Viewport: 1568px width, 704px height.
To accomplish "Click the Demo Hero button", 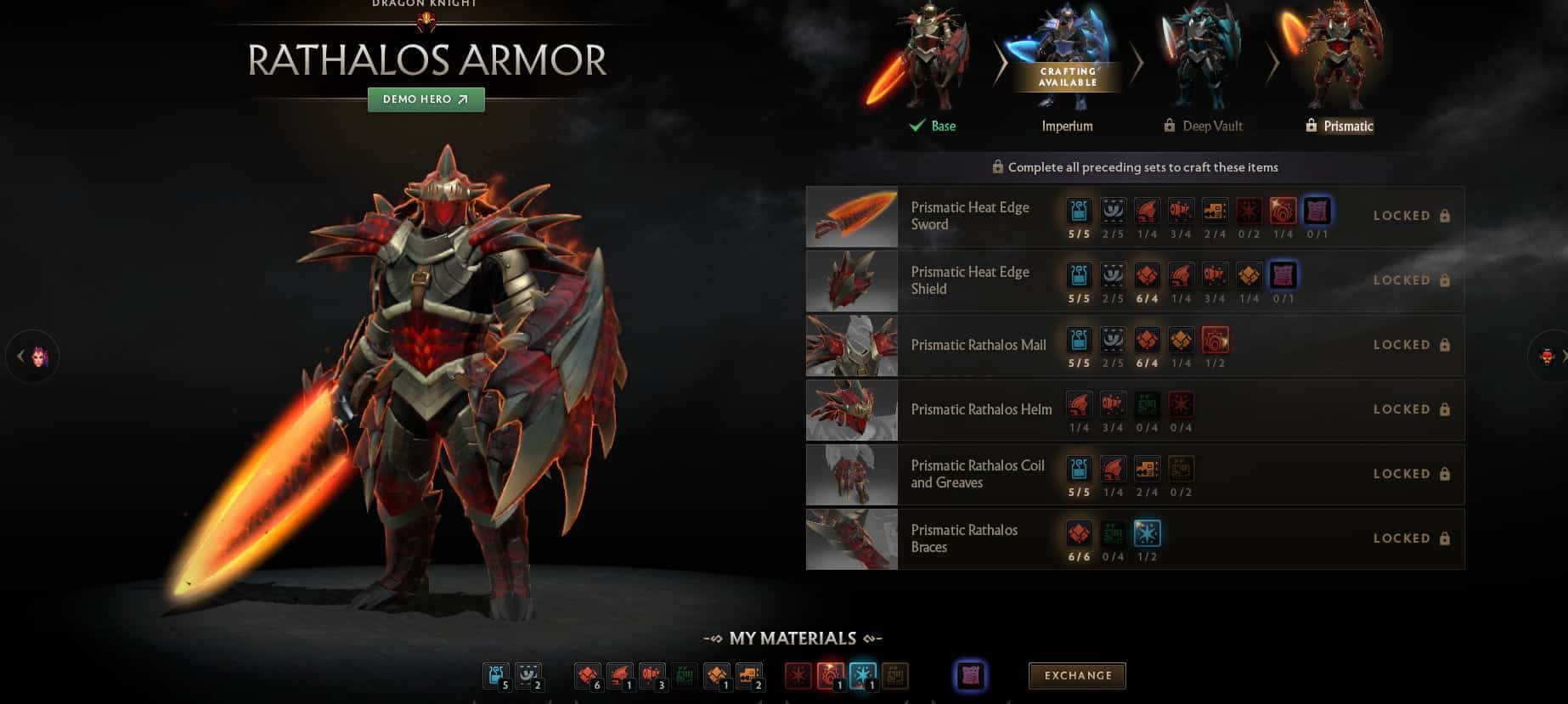I will coord(426,99).
